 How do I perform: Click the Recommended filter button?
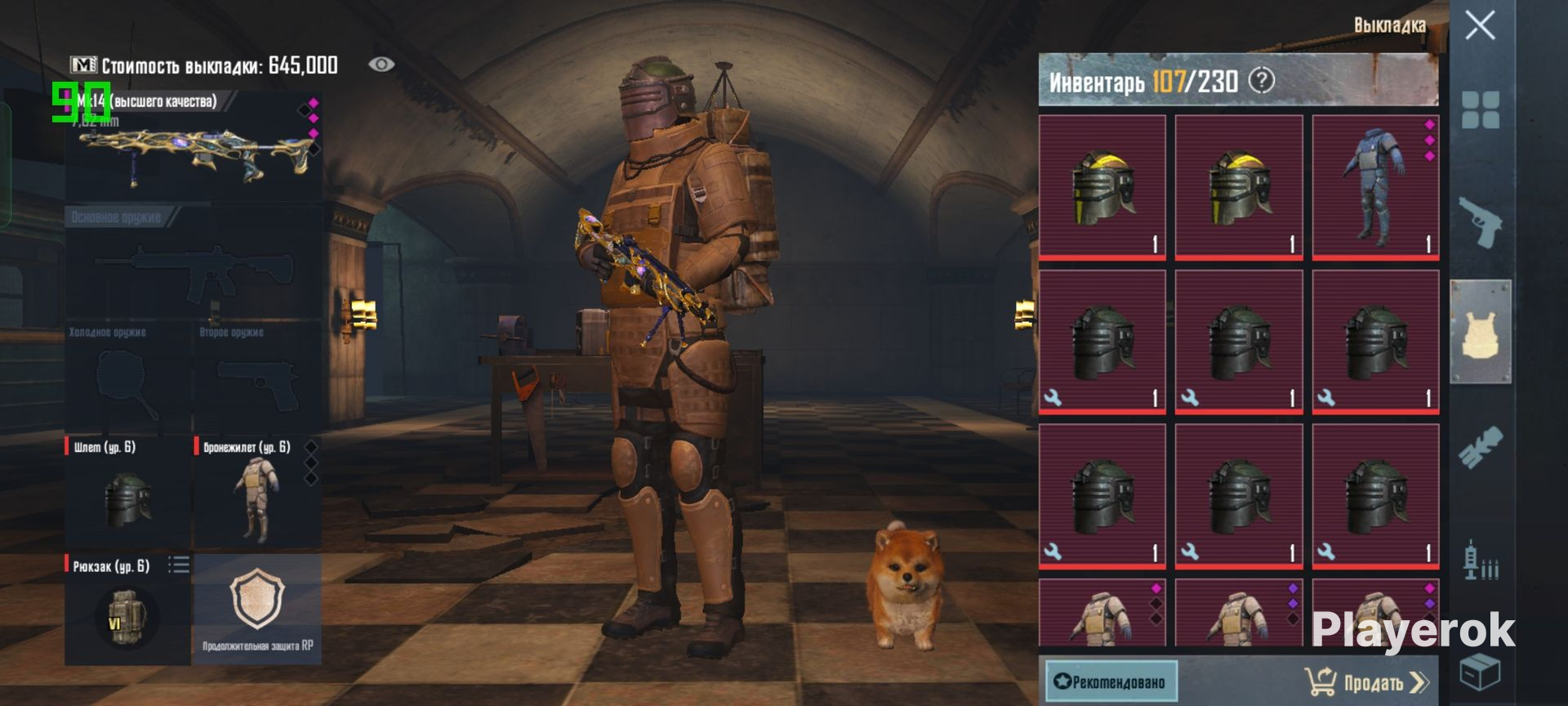[x=1111, y=681]
